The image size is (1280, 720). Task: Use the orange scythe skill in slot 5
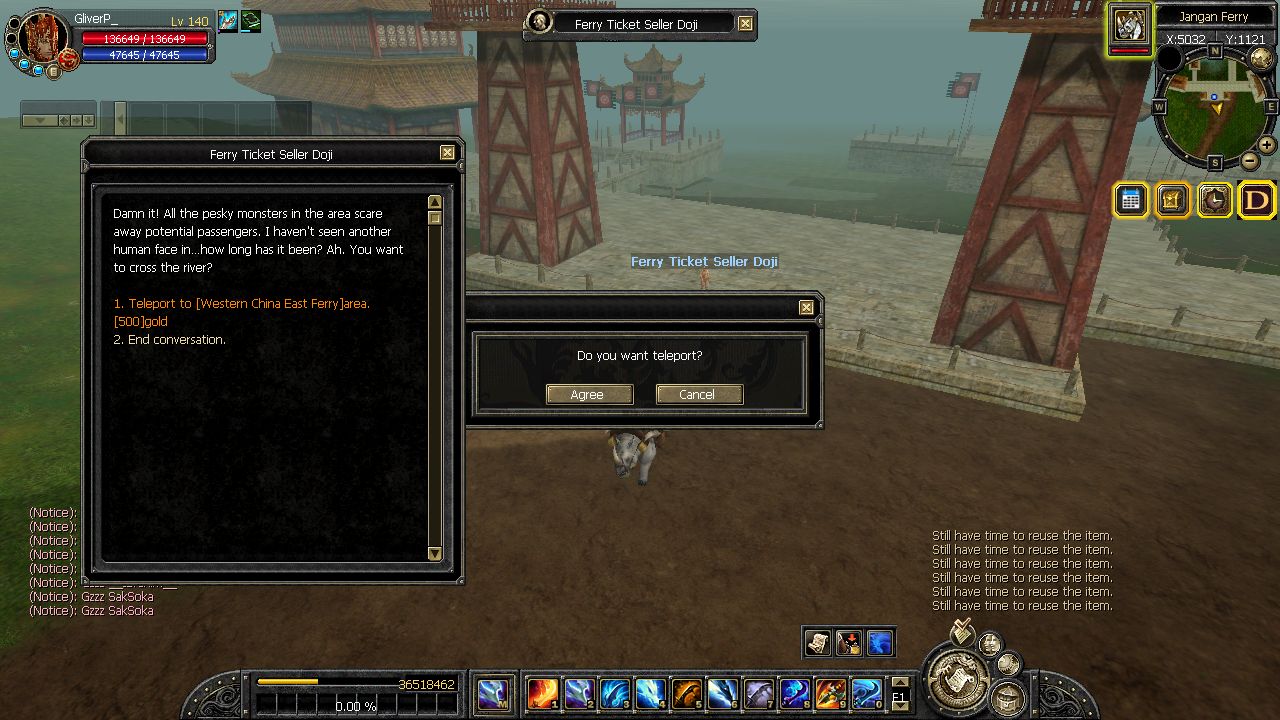click(x=687, y=693)
